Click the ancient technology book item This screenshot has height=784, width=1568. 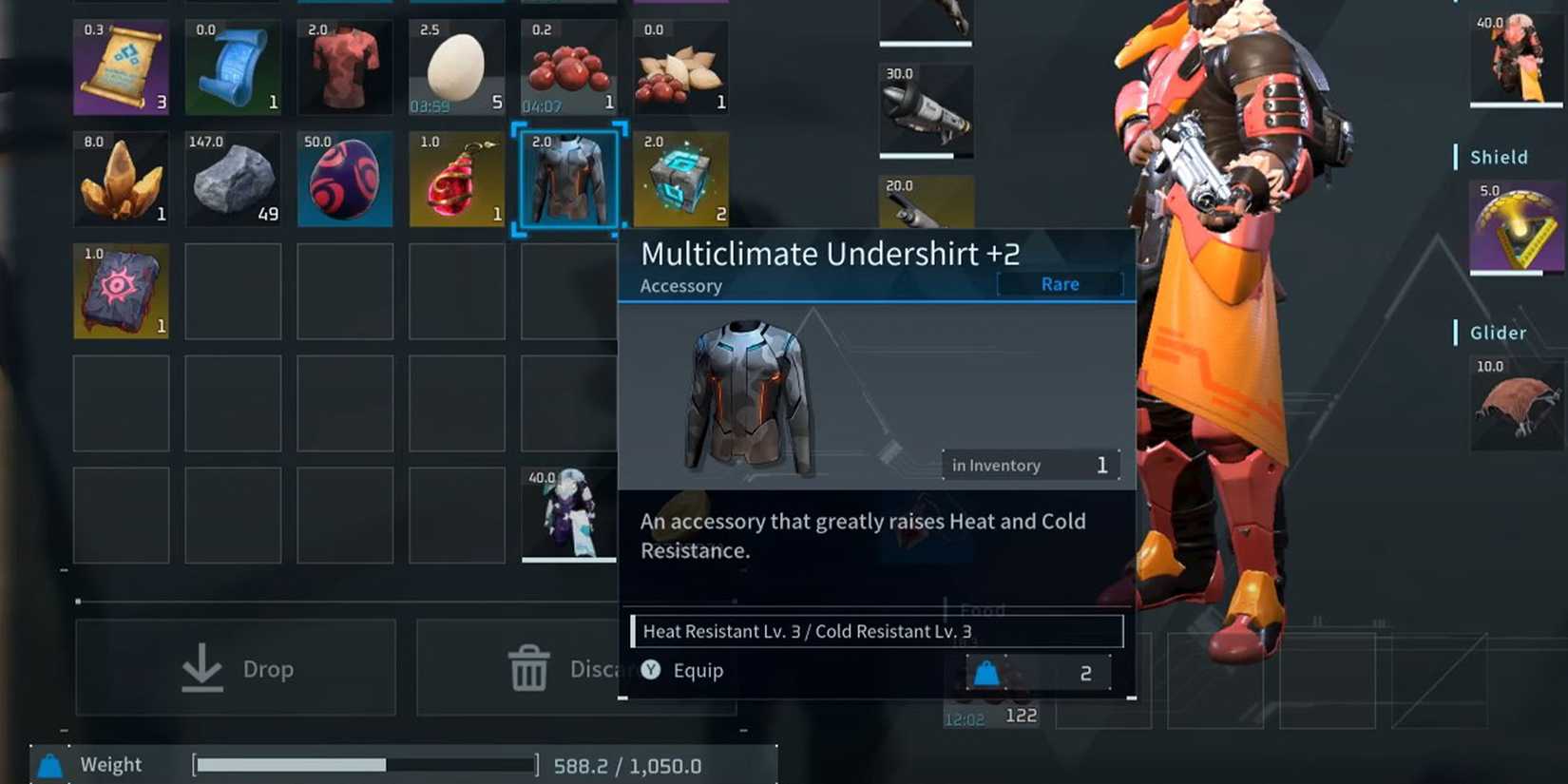click(121, 291)
